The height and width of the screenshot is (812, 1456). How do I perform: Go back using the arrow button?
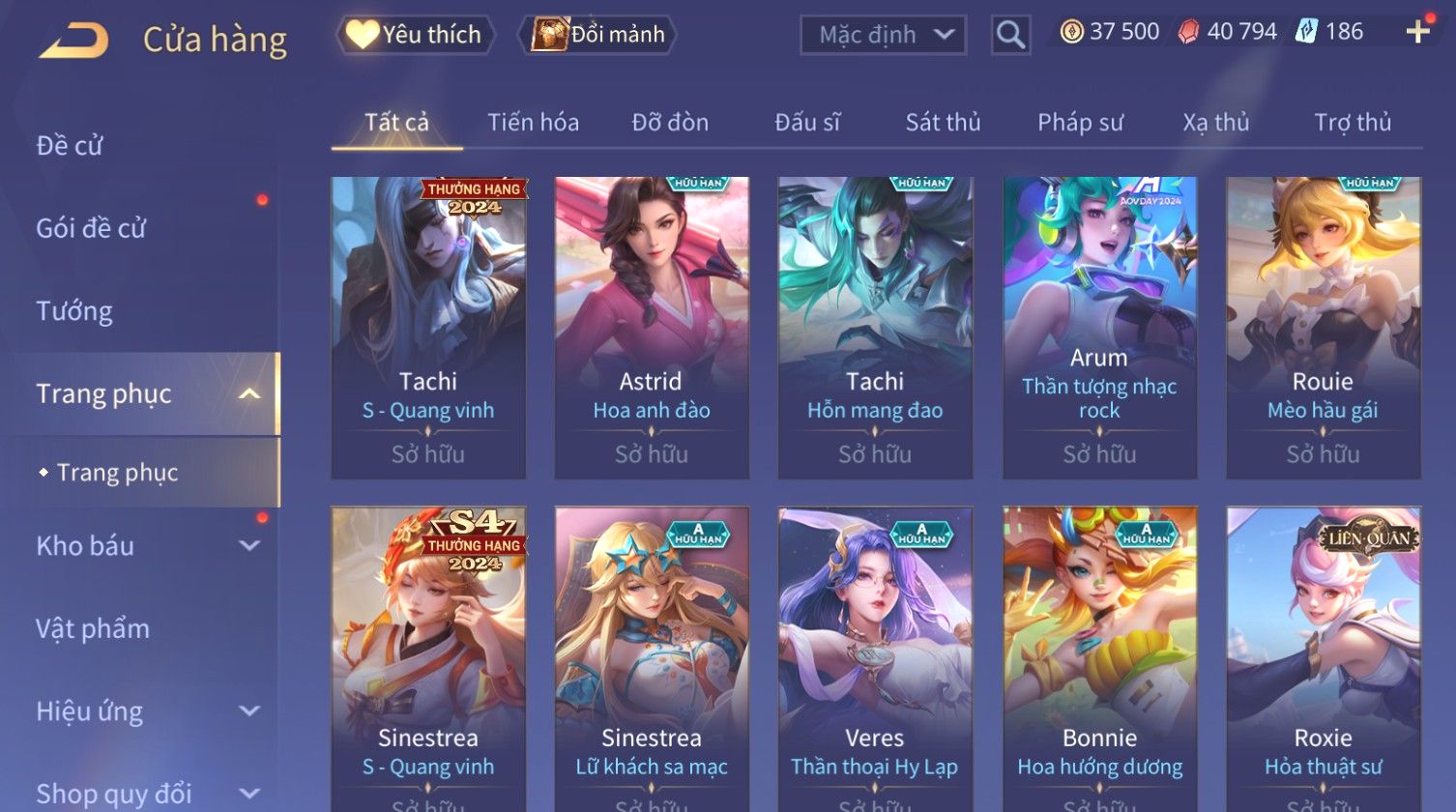[73, 41]
